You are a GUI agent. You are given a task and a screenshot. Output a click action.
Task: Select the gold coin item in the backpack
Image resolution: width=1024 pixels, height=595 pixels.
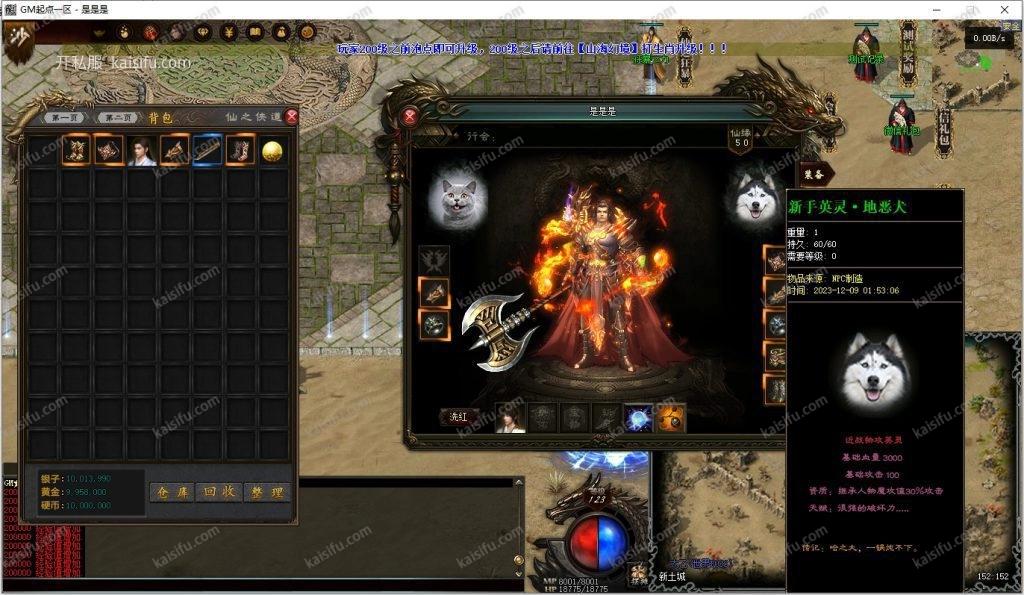click(272, 150)
